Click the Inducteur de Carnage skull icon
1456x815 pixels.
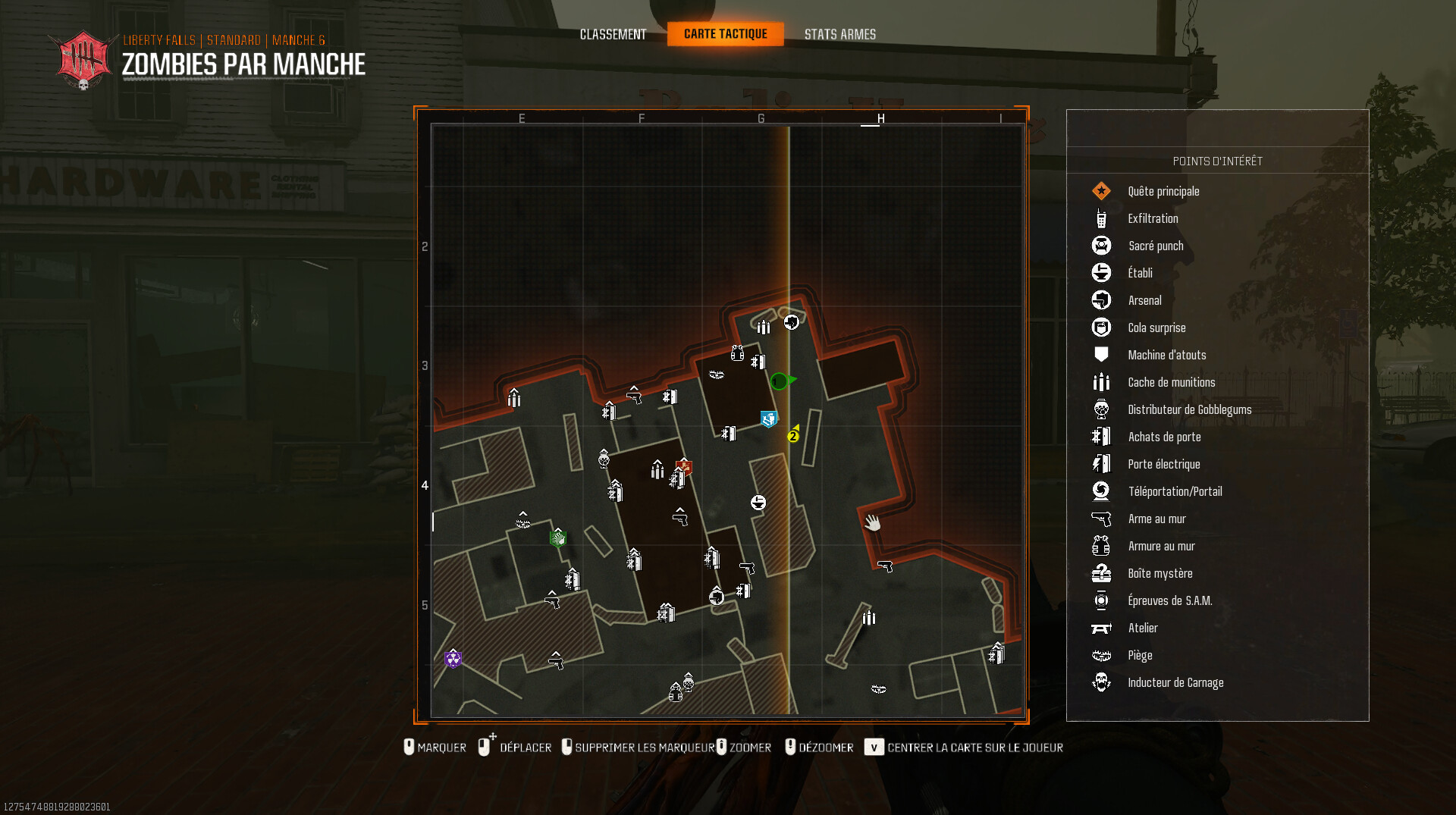[1101, 682]
